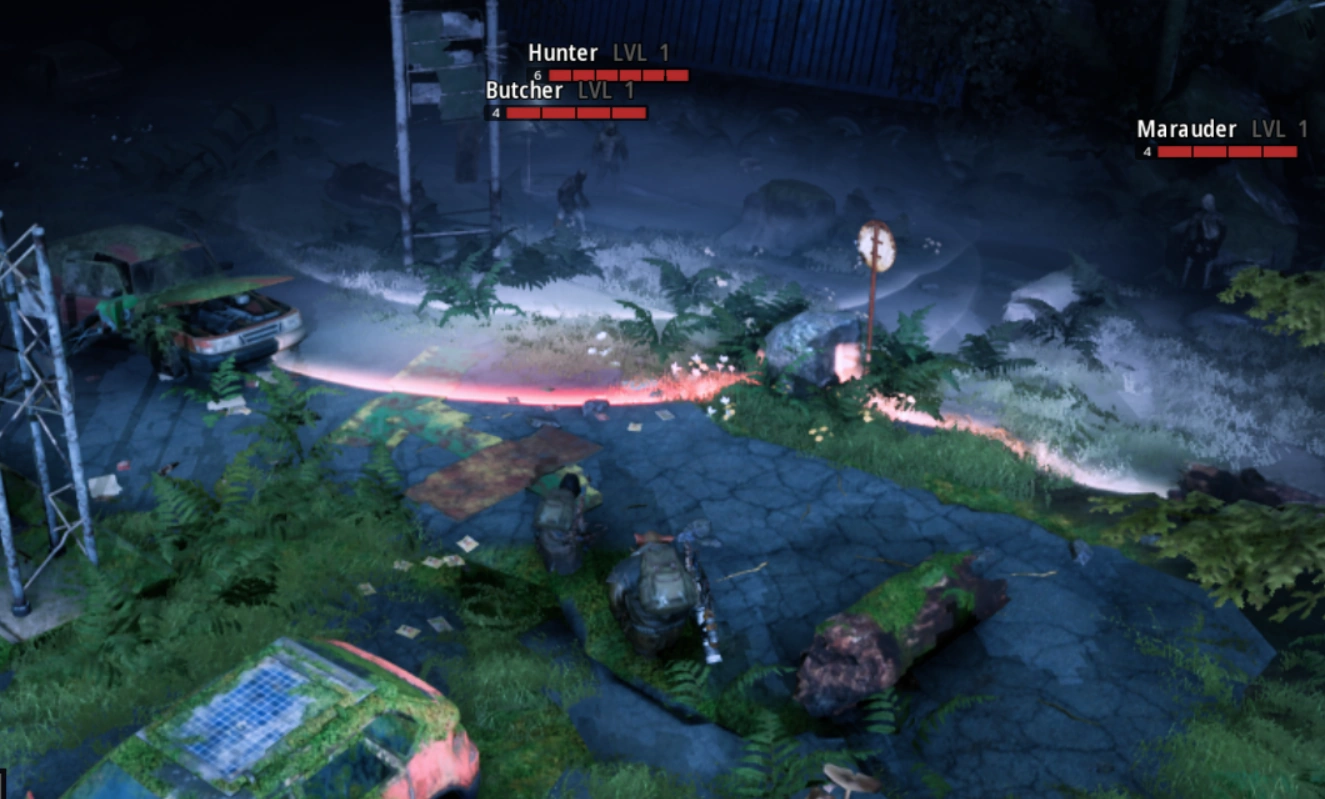
Task: Select the Marauder enemy nameplate
Action: 1187,129
